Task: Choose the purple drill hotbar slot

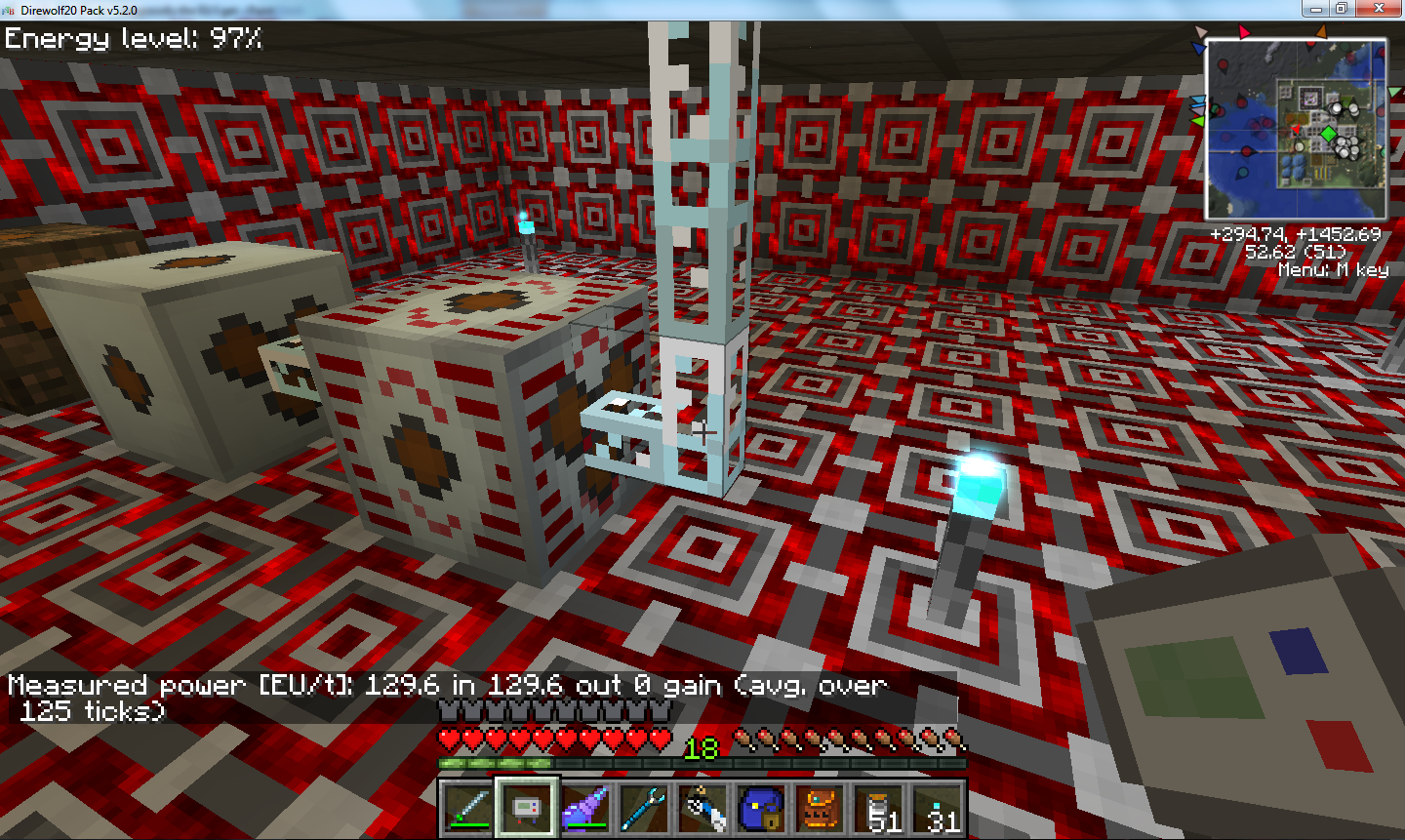Action: 585,807
